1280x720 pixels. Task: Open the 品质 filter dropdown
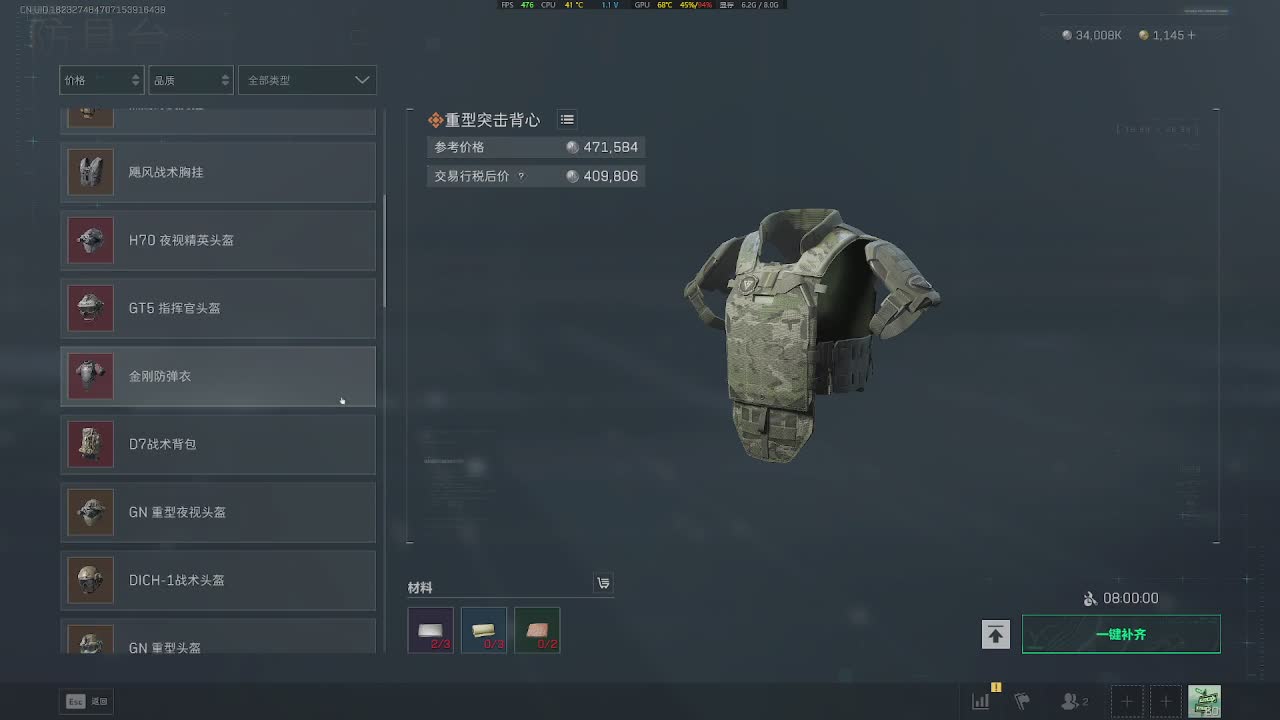191,80
